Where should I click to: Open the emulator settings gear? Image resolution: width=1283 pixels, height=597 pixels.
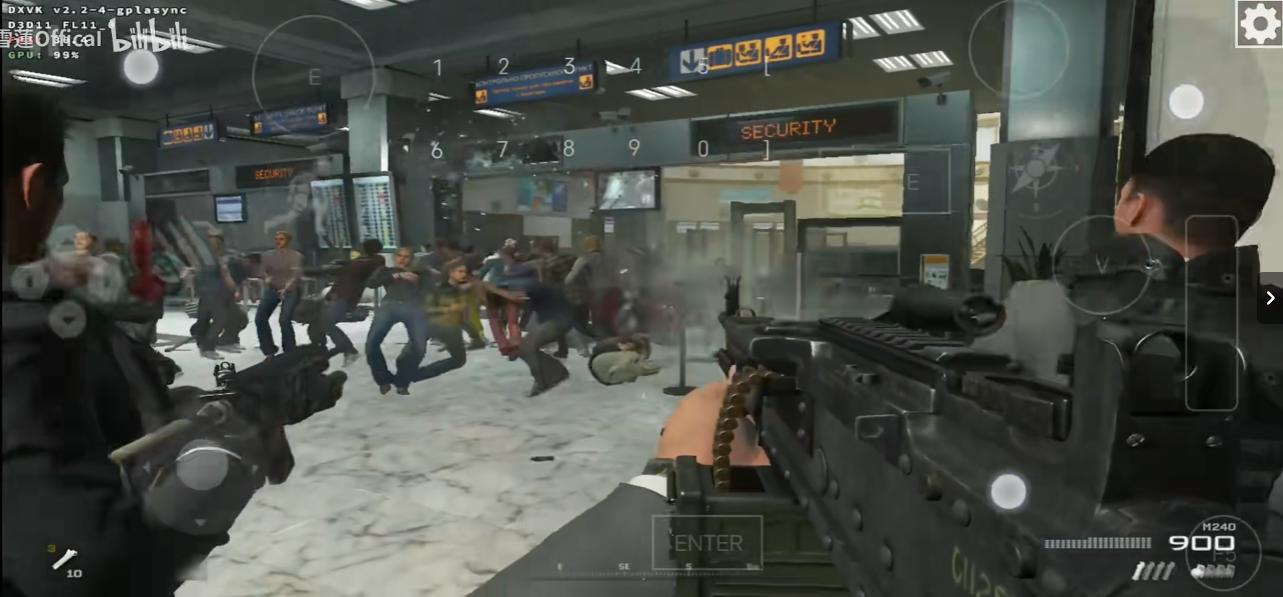pyautogui.click(x=1259, y=24)
